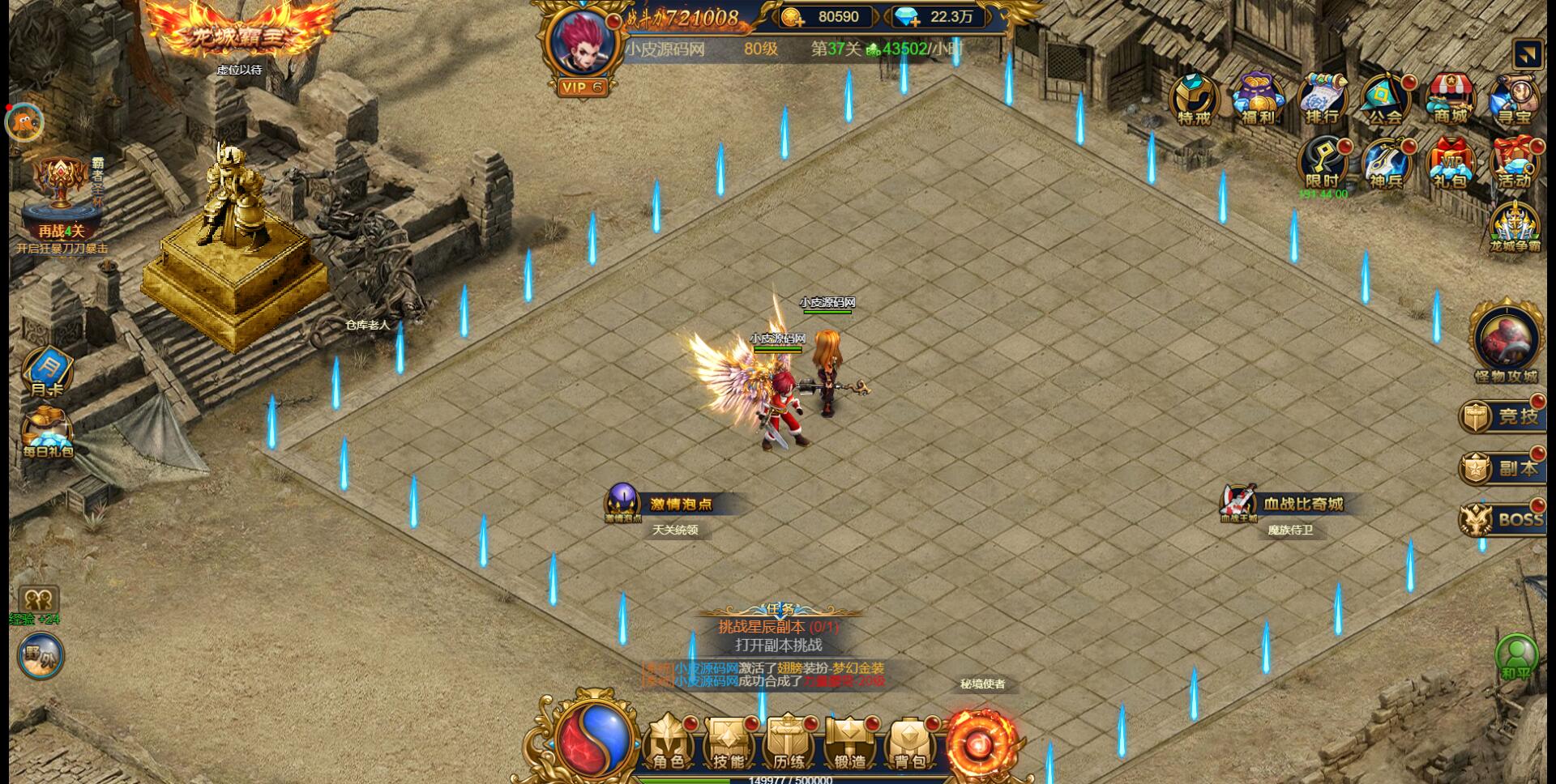Open the 角色 (Character) tab

[x=668, y=744]
